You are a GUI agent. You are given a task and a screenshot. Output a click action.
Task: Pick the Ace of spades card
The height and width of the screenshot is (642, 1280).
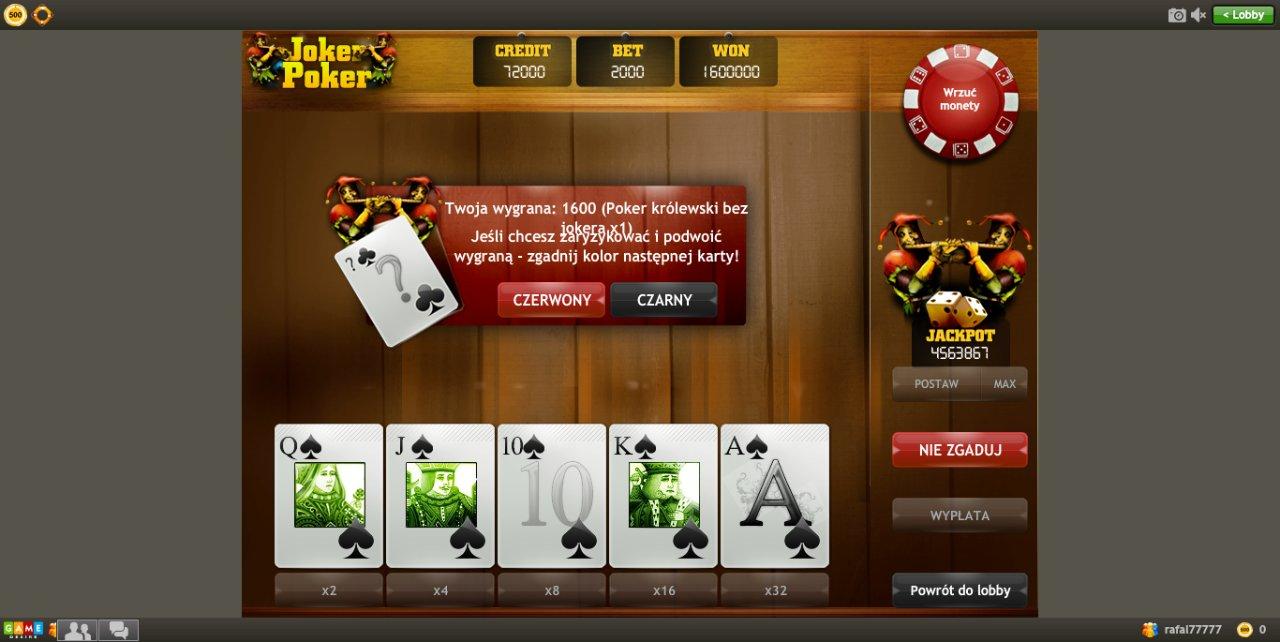(775, 496)
